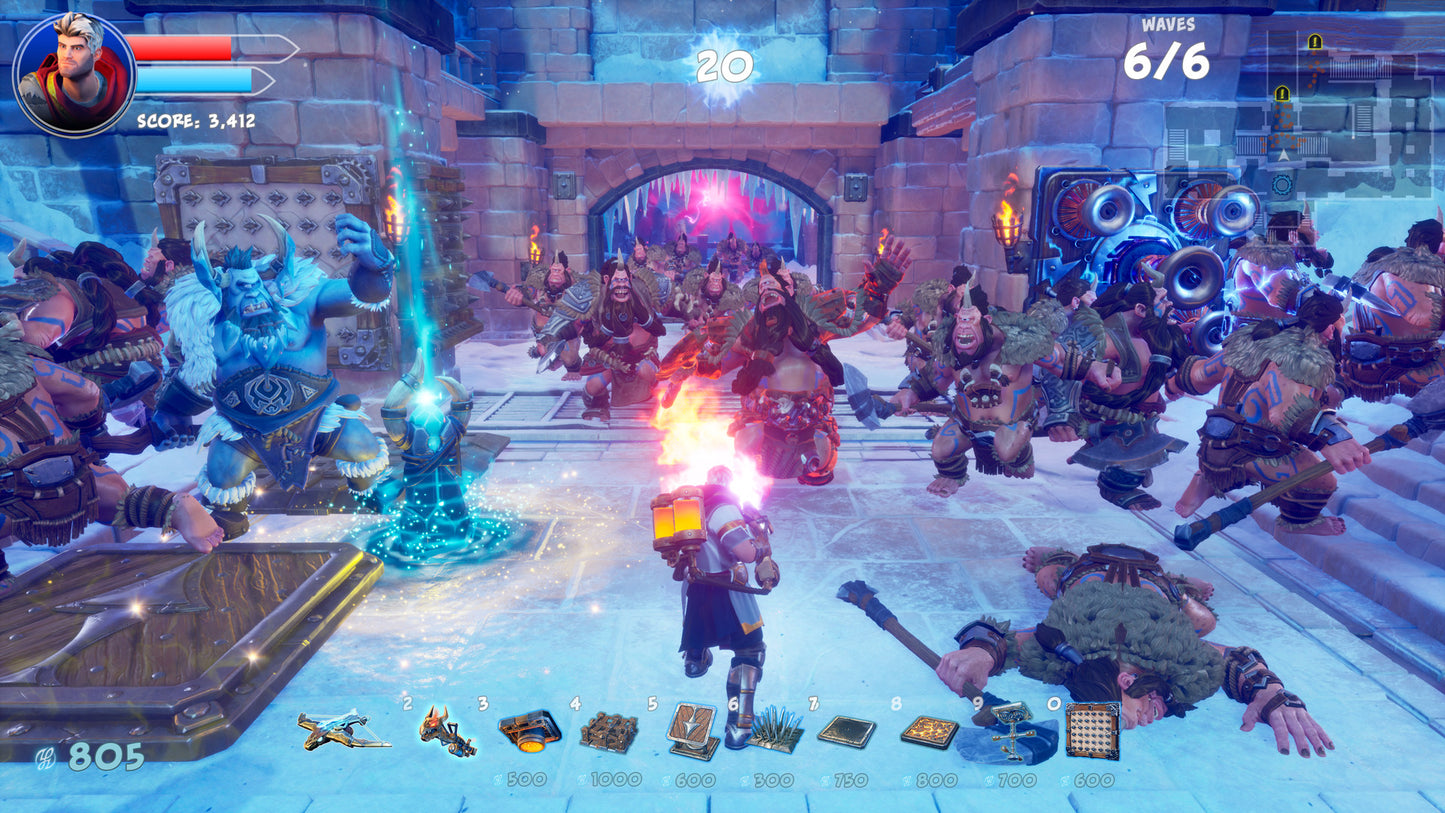Image resolution: width=1445 pixels, height=813 pixels.
Task: Click the top warning marker on the minimap
Action: point(1315,43)
